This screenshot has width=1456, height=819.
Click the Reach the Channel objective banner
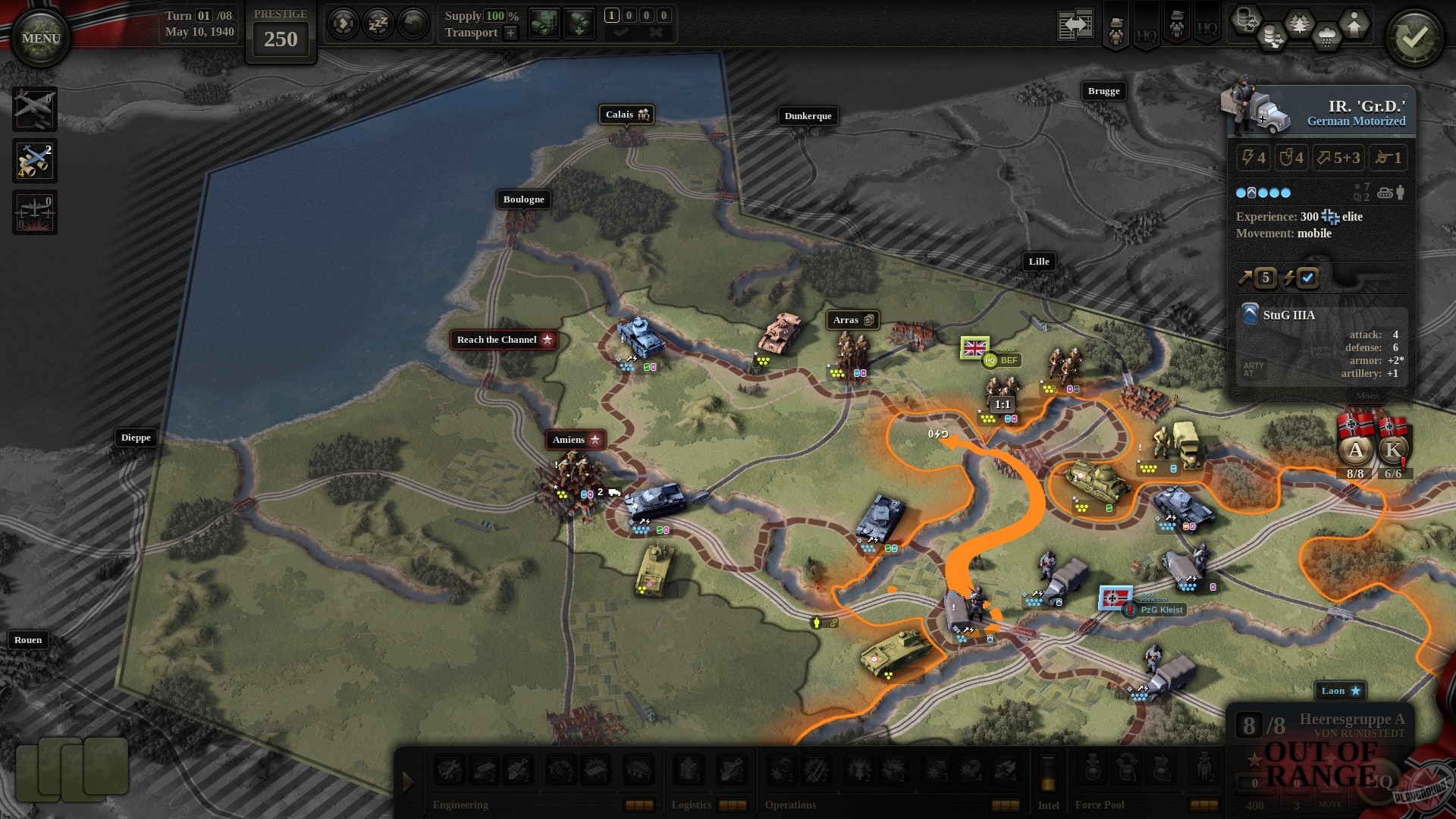point(503,339)
